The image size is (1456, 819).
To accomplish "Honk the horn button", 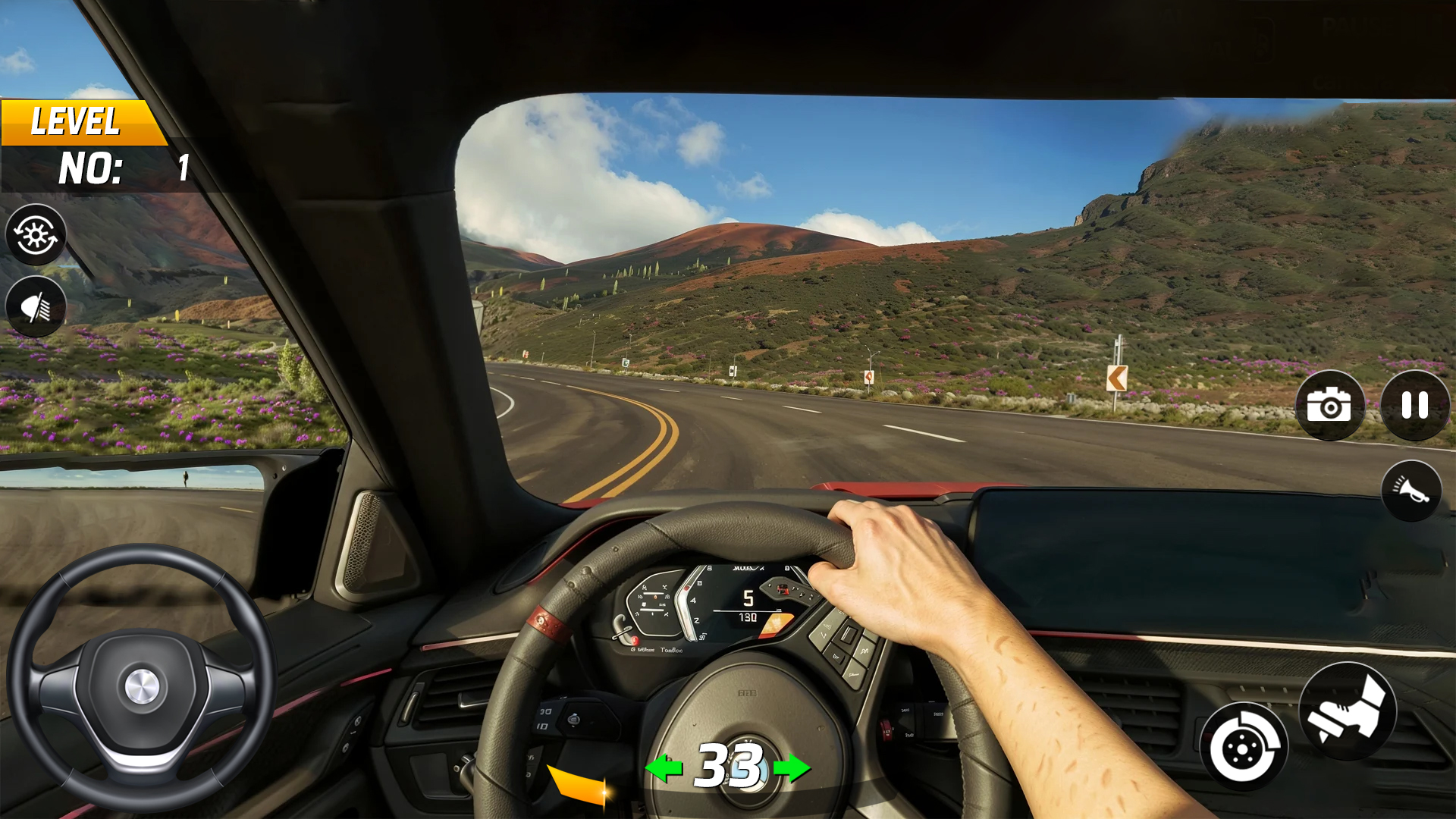I will pos(1410,491).
